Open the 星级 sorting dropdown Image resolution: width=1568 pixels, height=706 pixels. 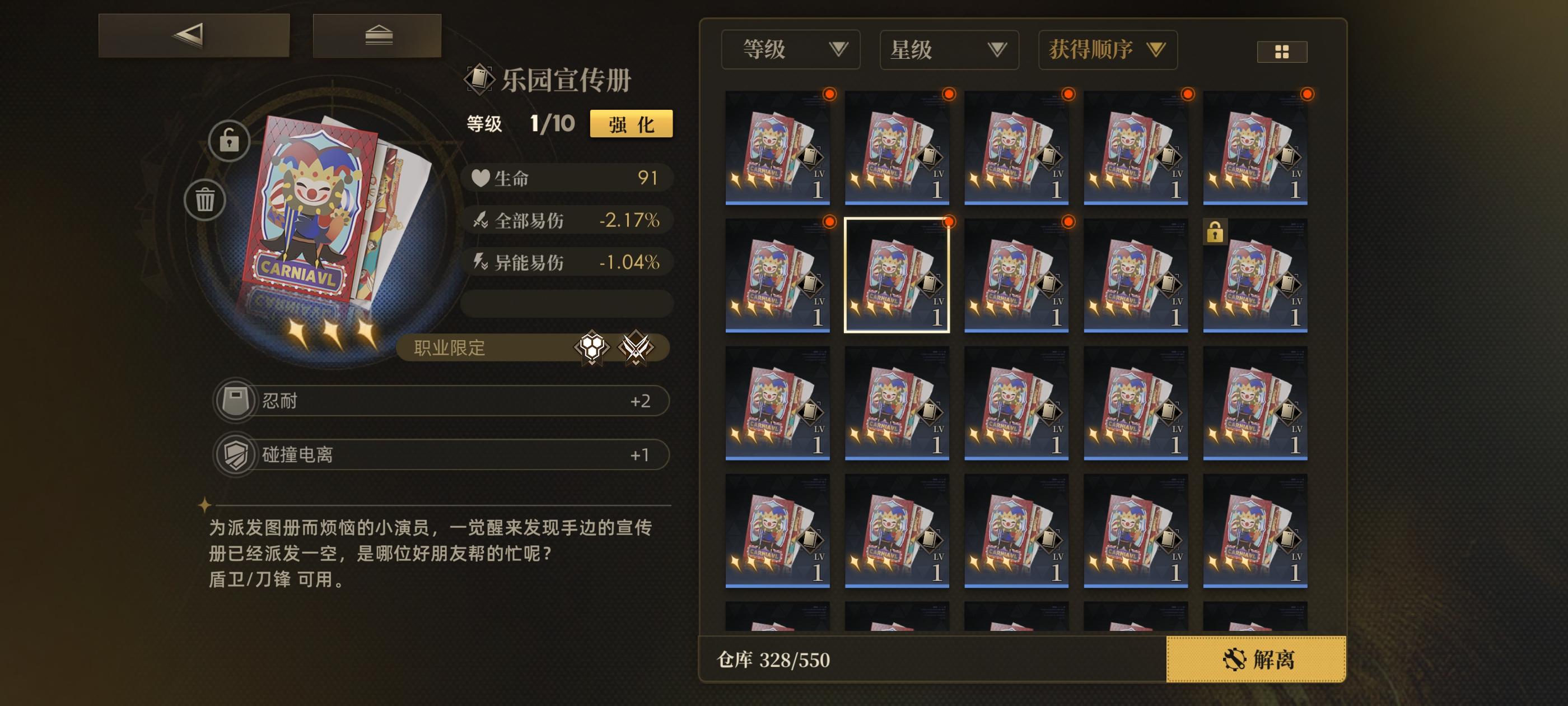click(948, 49)
